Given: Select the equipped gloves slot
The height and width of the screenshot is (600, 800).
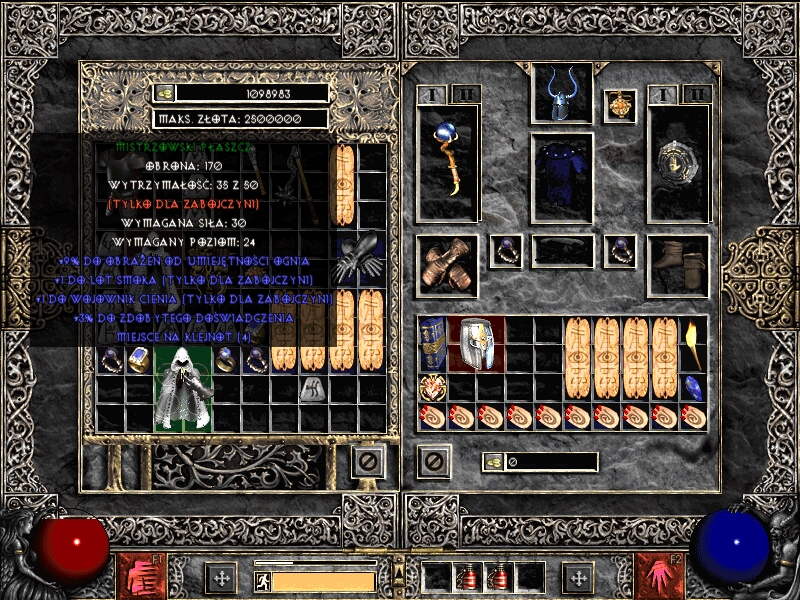Looking at the screenshot, I should point(446,266).
